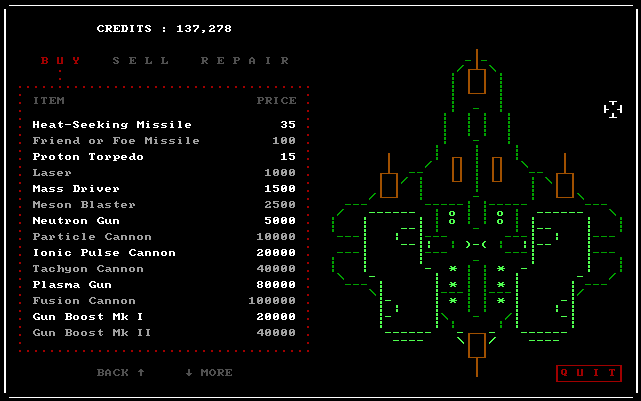This screenshot has height=401, width=641.
Task: Select the REPAIR tab
Action: 245,60
